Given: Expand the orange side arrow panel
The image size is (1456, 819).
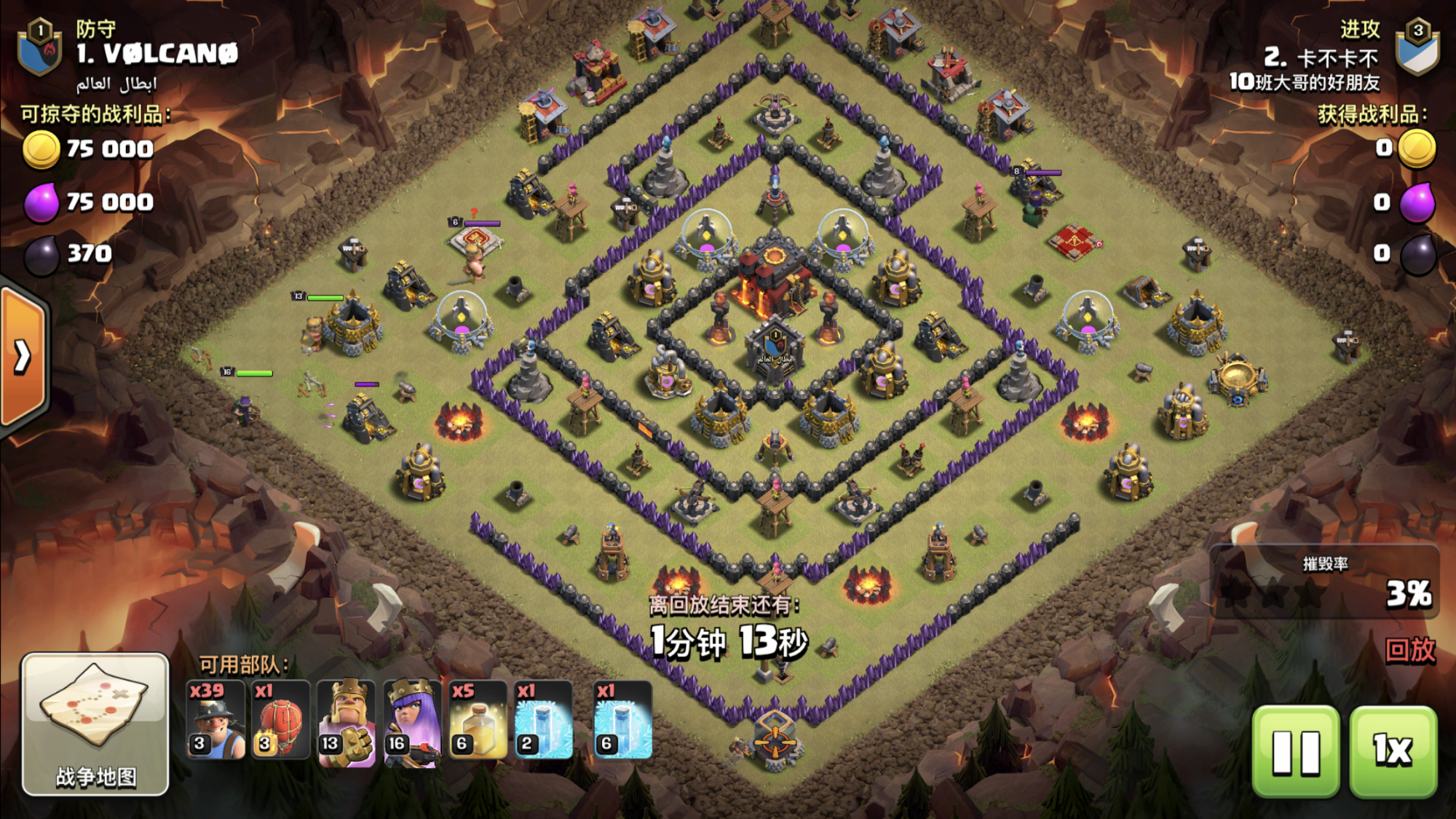Looking at the screenshot, I should (23, 357).
